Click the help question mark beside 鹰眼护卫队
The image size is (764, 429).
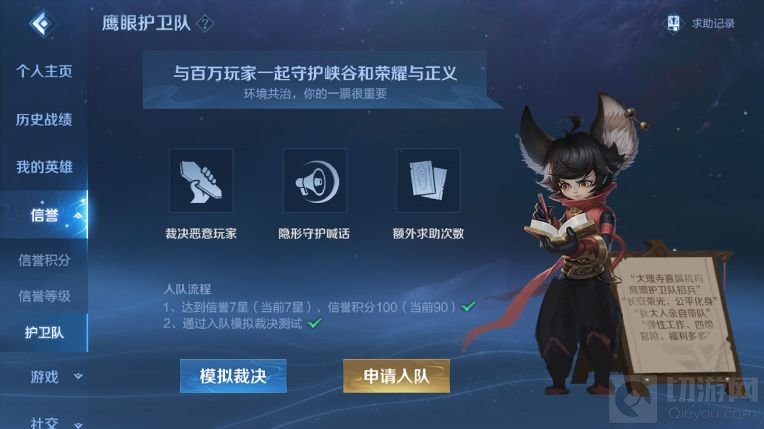[207, 23]
